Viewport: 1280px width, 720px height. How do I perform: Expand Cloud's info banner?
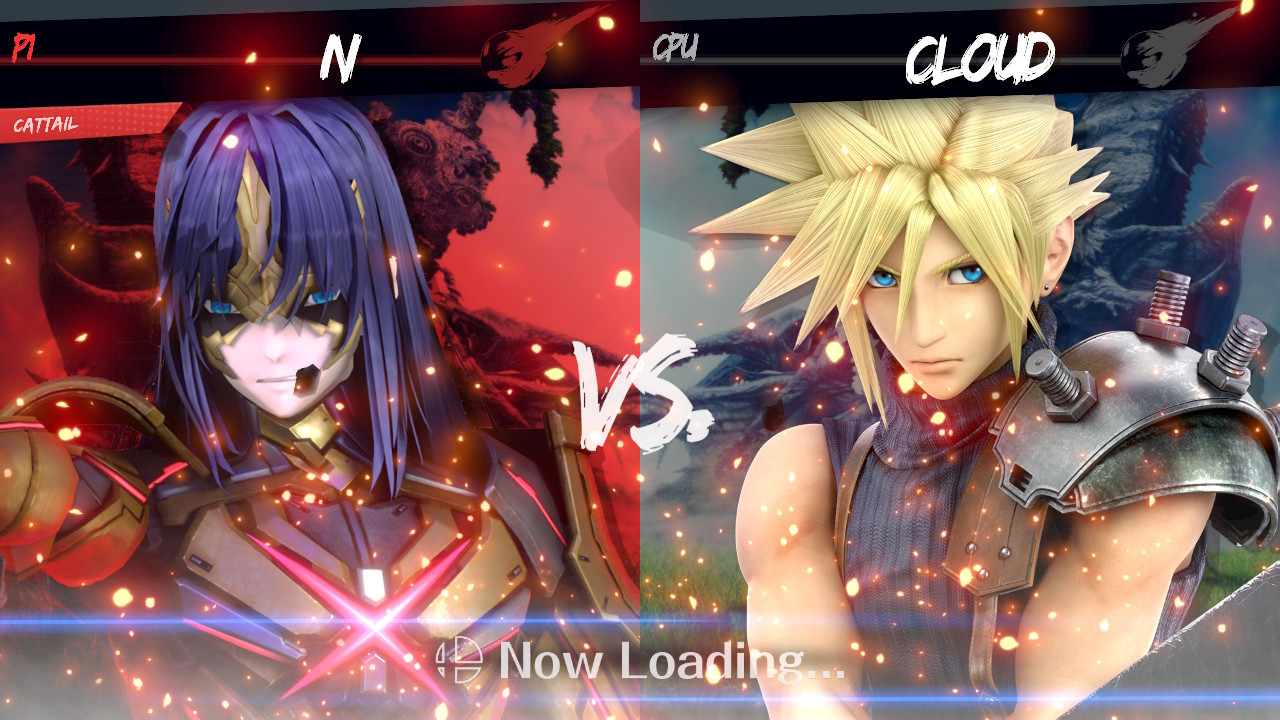coord(960,48)
